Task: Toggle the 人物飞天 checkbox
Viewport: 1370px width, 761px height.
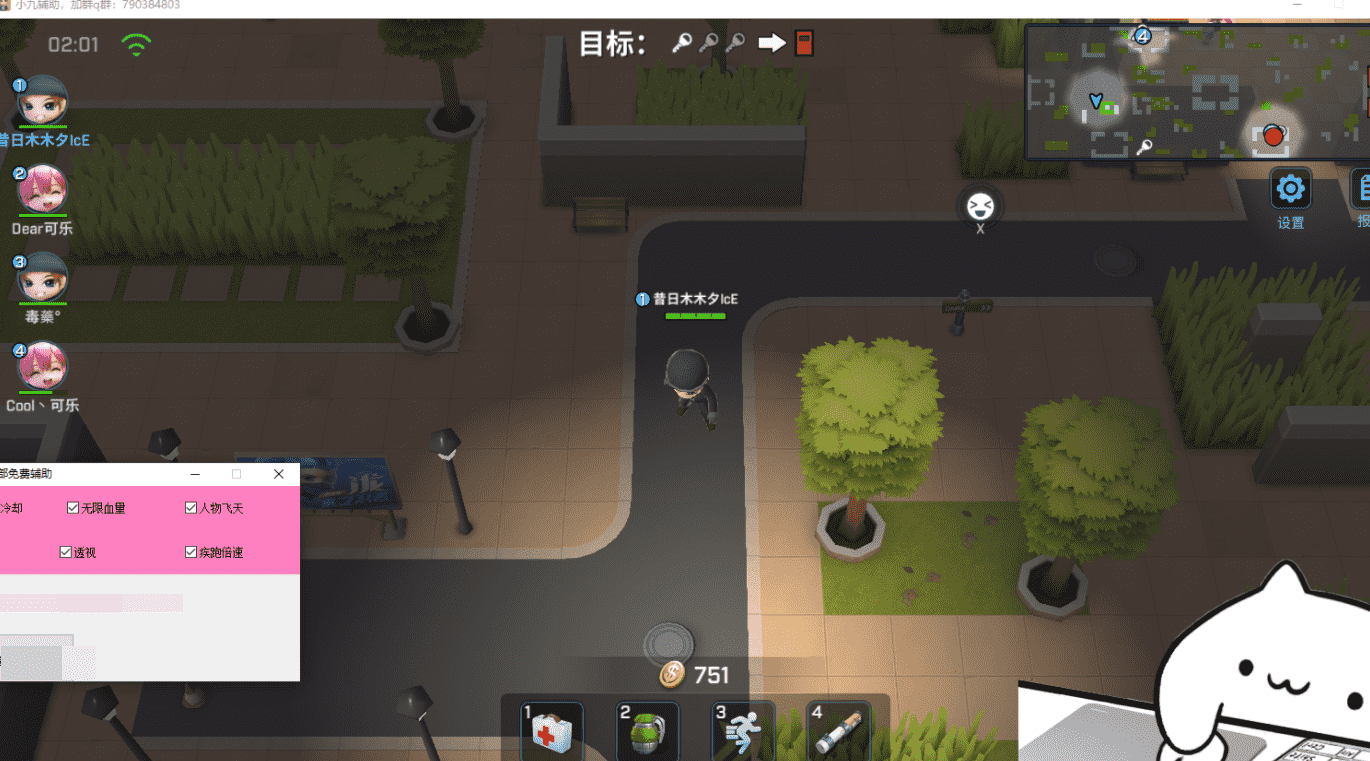Action: [x=191, y=508]
